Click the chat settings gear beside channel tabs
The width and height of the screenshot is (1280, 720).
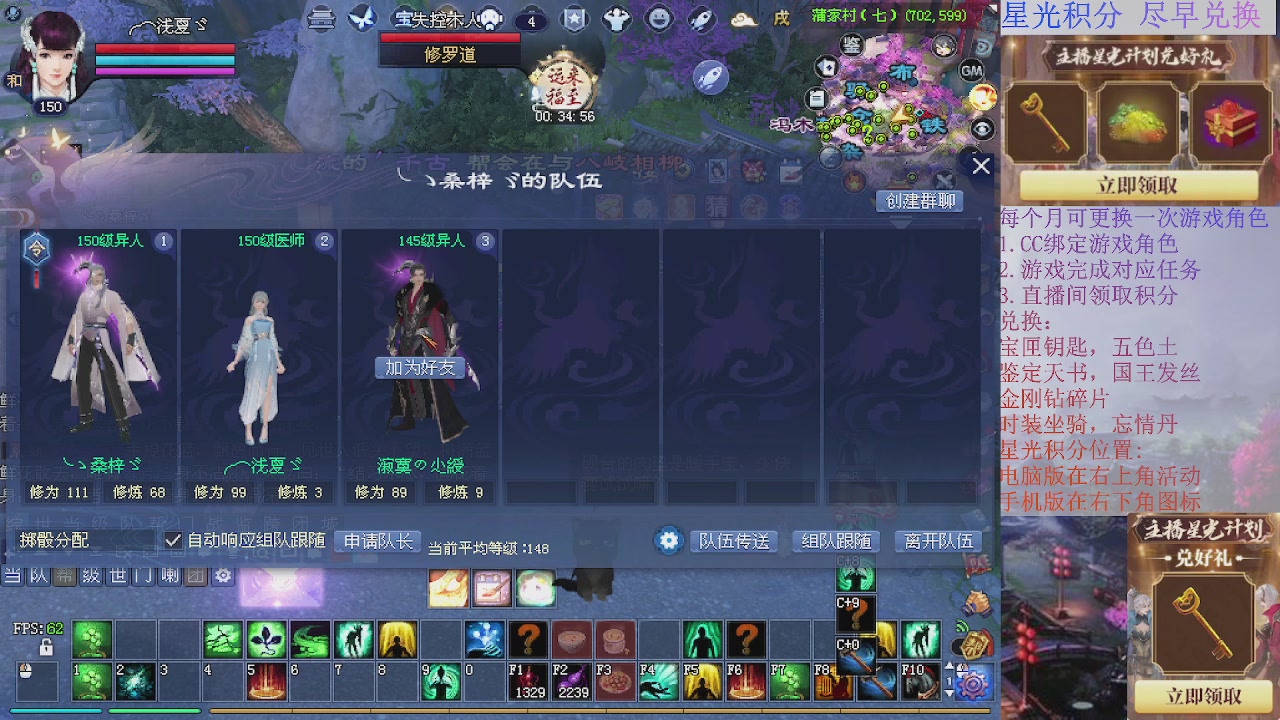click(222, 576)
